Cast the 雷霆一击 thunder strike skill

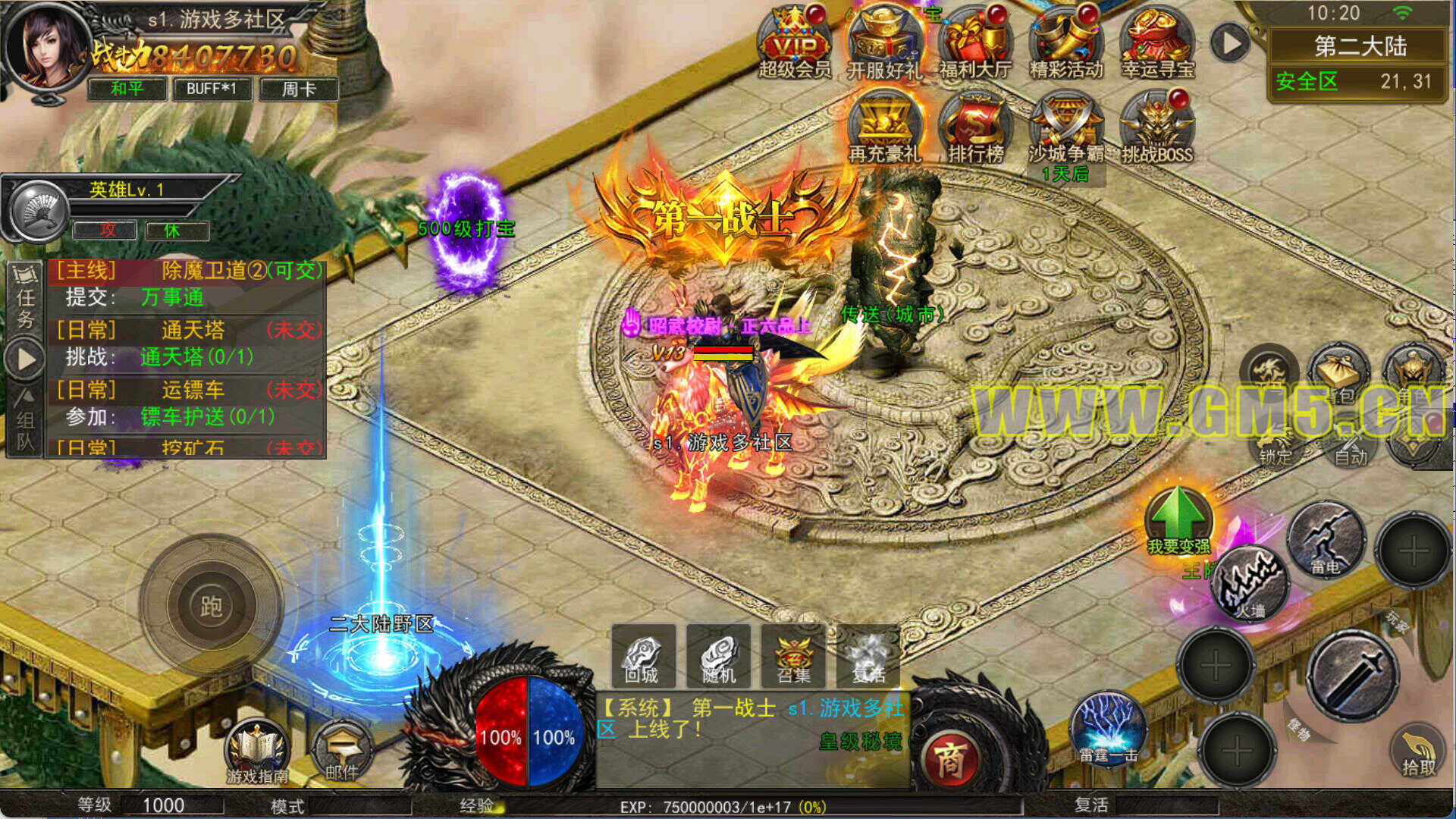point(1108,730)
